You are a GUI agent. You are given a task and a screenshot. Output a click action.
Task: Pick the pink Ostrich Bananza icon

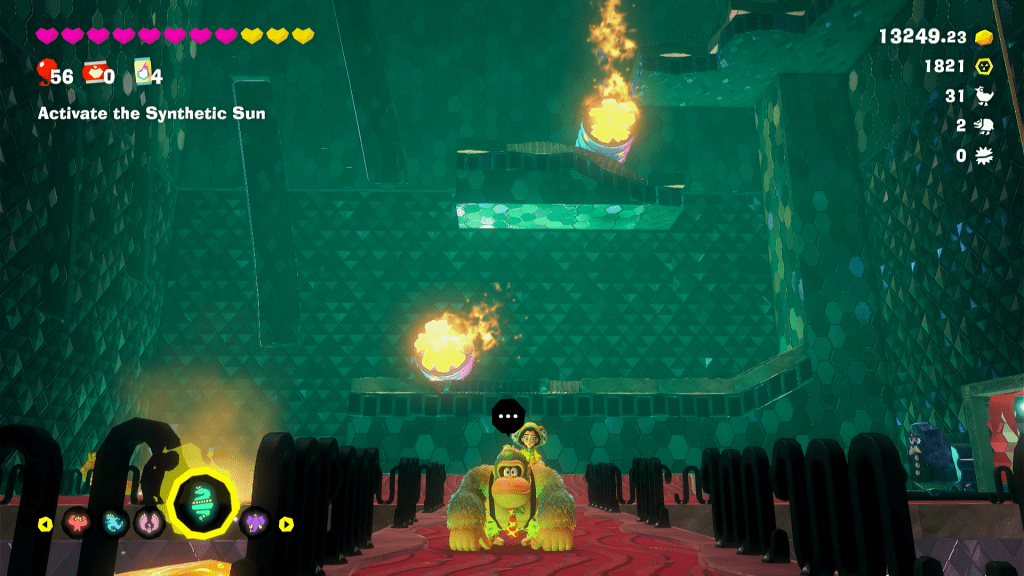[x=148, y=522]
